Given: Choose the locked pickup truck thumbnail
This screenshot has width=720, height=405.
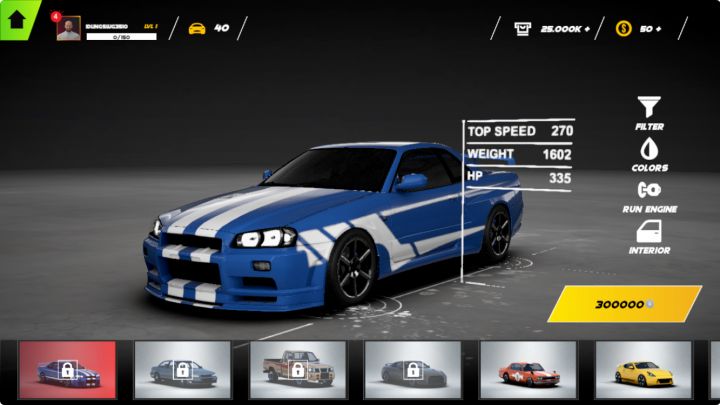Looking at the screenshot, I should (x=297, y=370).
